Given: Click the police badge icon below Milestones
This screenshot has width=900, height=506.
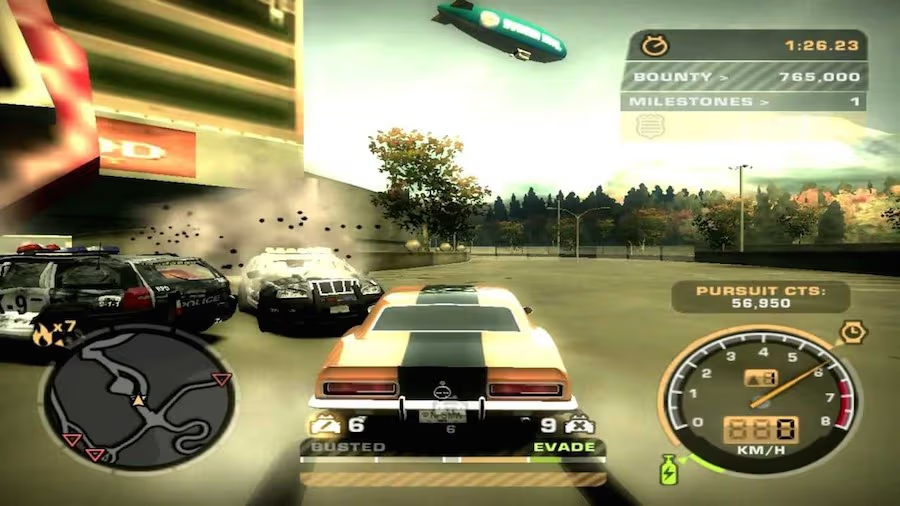Looking at the screenshot, I should [650, 125].
